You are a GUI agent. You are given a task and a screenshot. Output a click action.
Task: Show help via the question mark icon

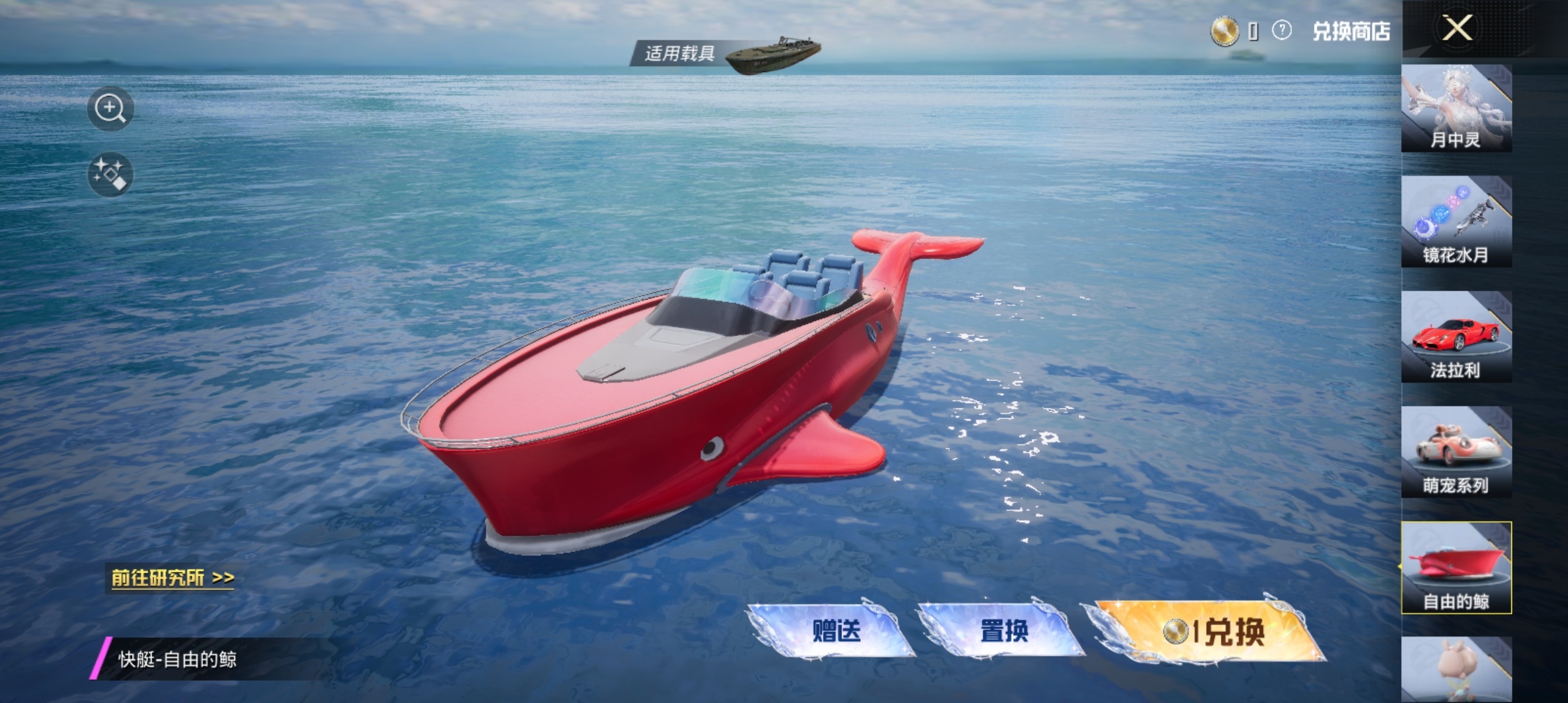[1281, 31]
